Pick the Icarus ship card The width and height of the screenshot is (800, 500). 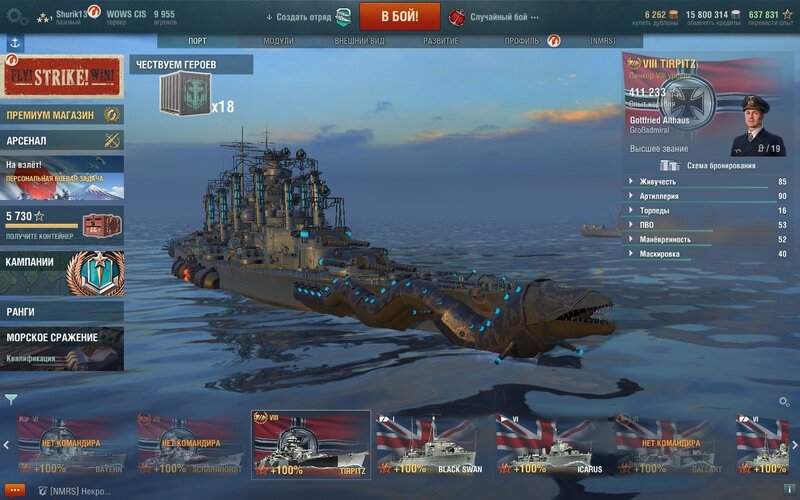[551, 442]
